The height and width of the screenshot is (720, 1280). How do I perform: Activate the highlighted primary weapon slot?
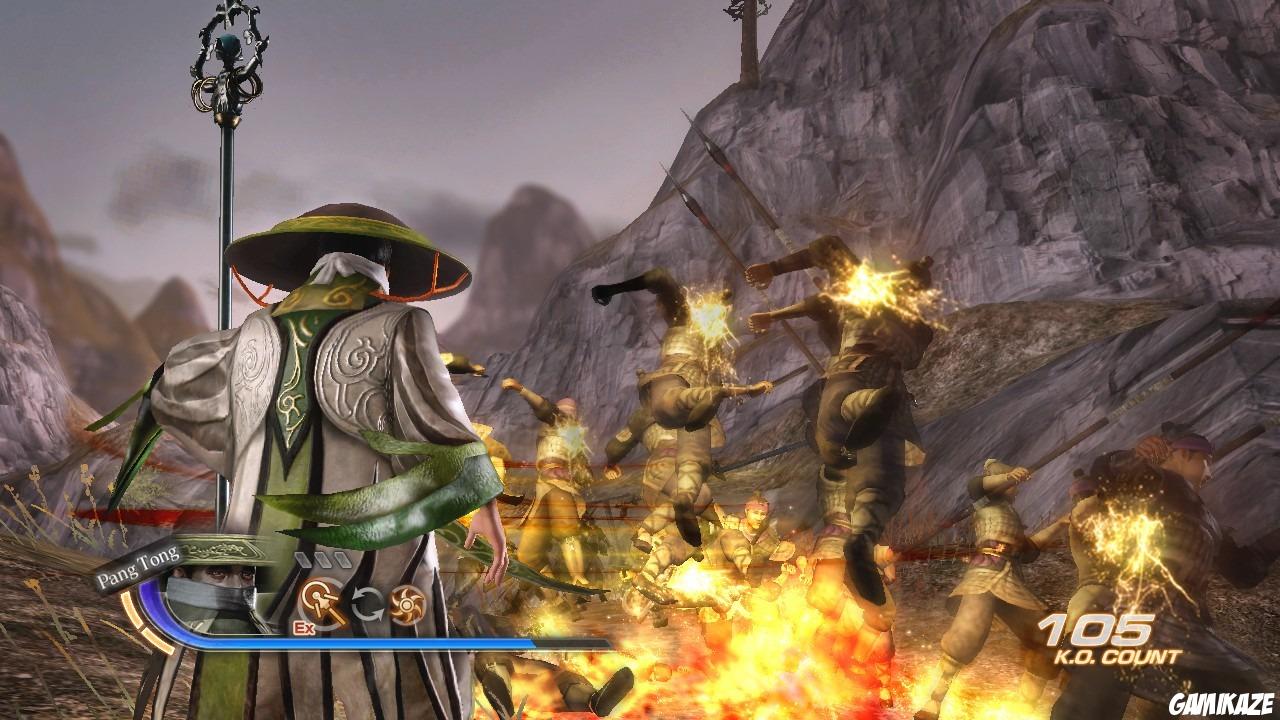318,600
